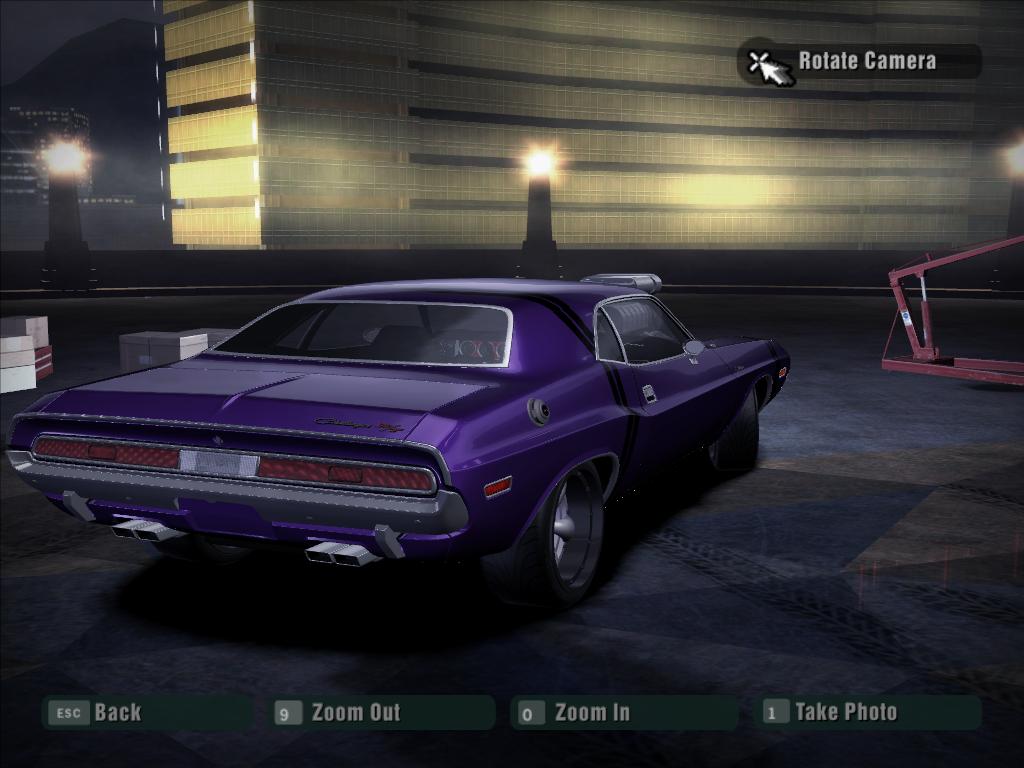The height and width of the screenshot is (768, 1024).
Task: Activate the Zoom In button
Action: coord(592,713)
